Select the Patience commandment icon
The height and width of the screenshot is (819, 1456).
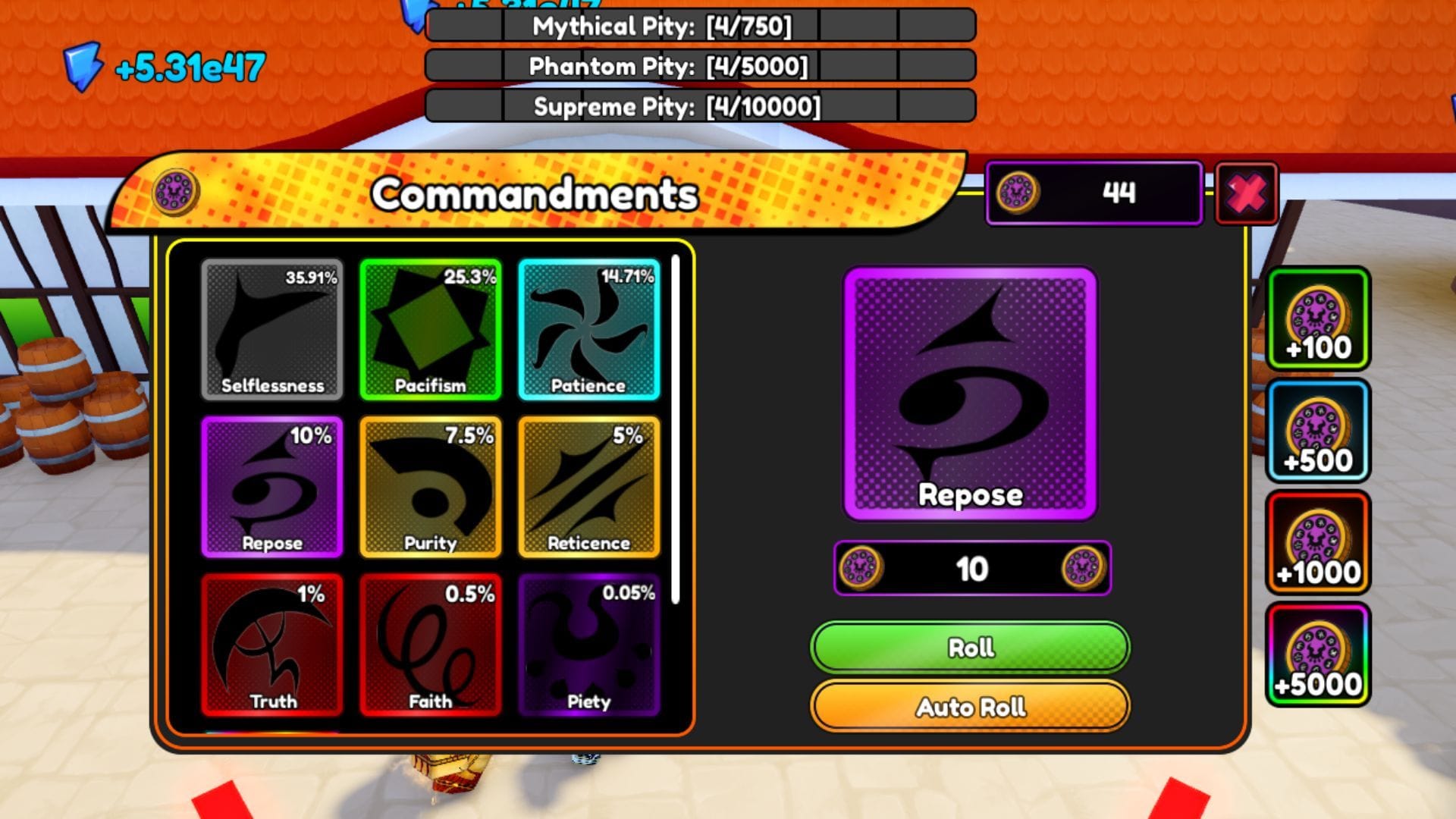[589, 330]
